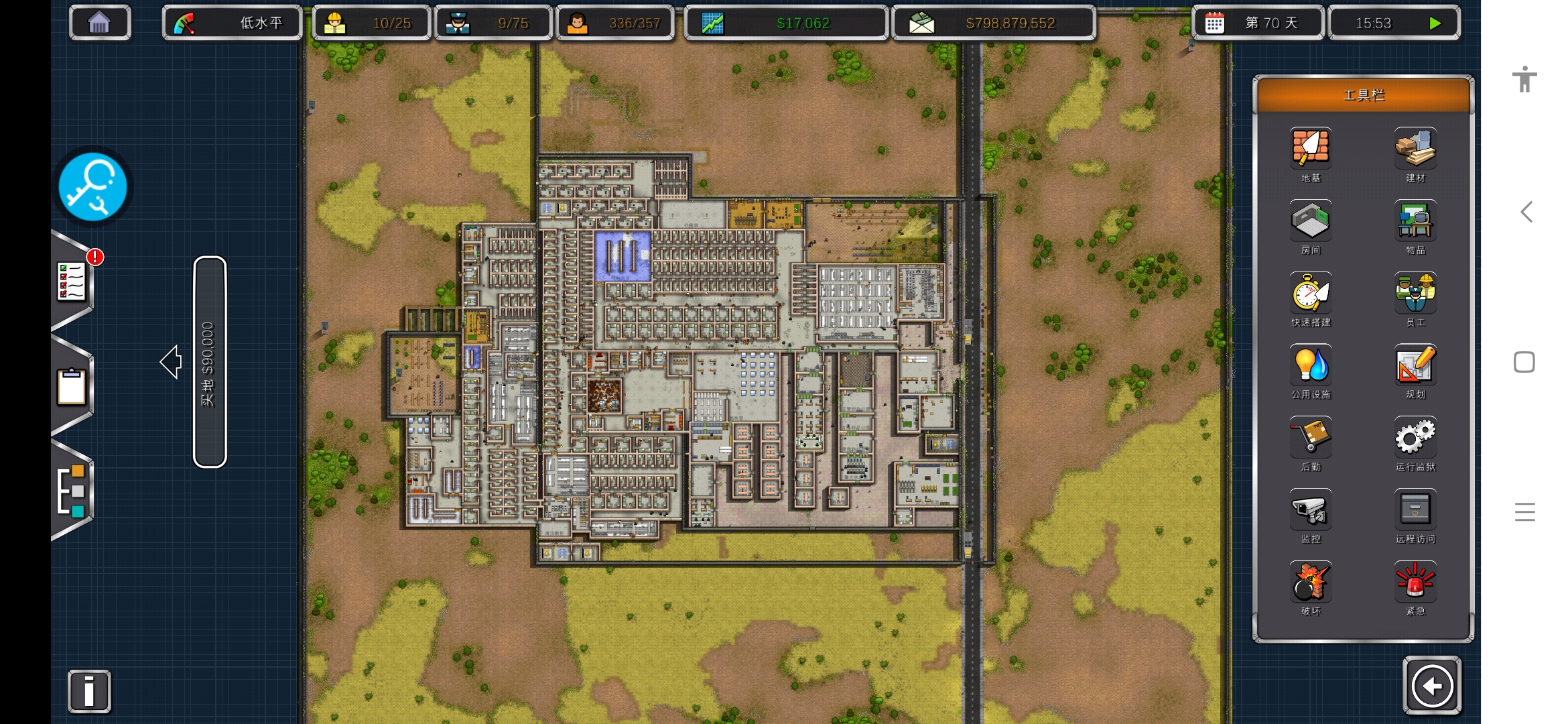The height and width of the screenshot is (724, 1568).
Task: Buy land for $90,000
Action: coord(210,362)
